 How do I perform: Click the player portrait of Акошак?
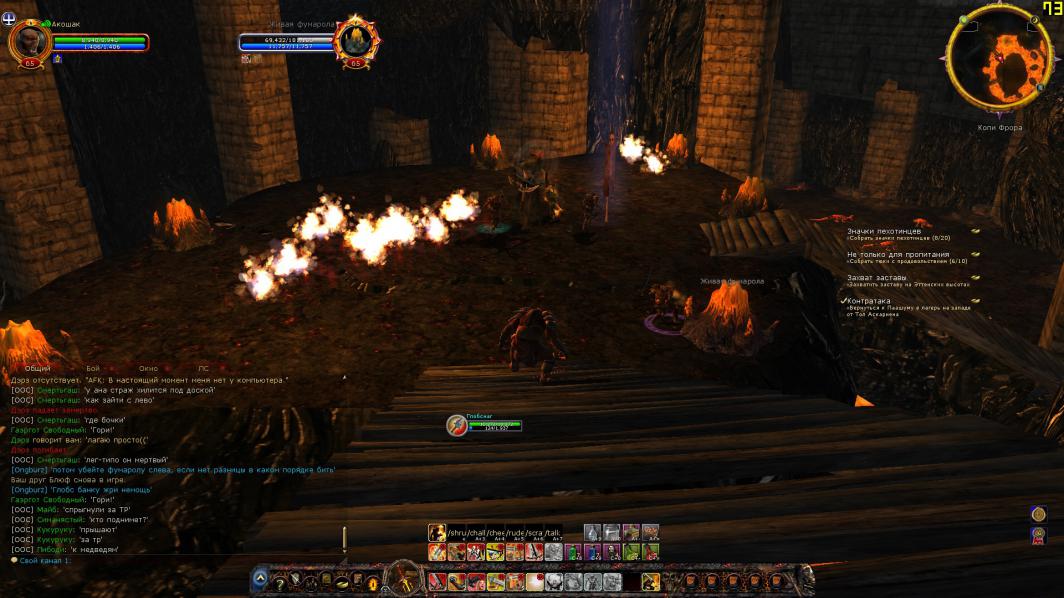click(29, 40)
